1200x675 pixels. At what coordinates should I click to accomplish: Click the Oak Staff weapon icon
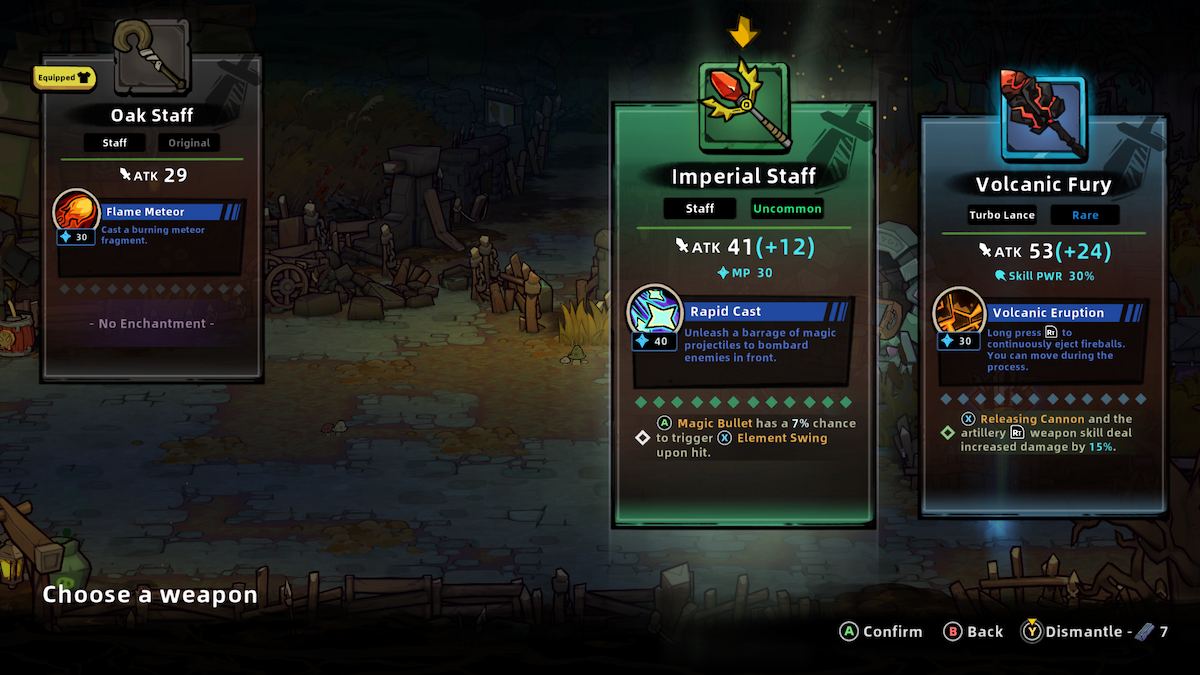pyautogui.click(x=152, y=60)
